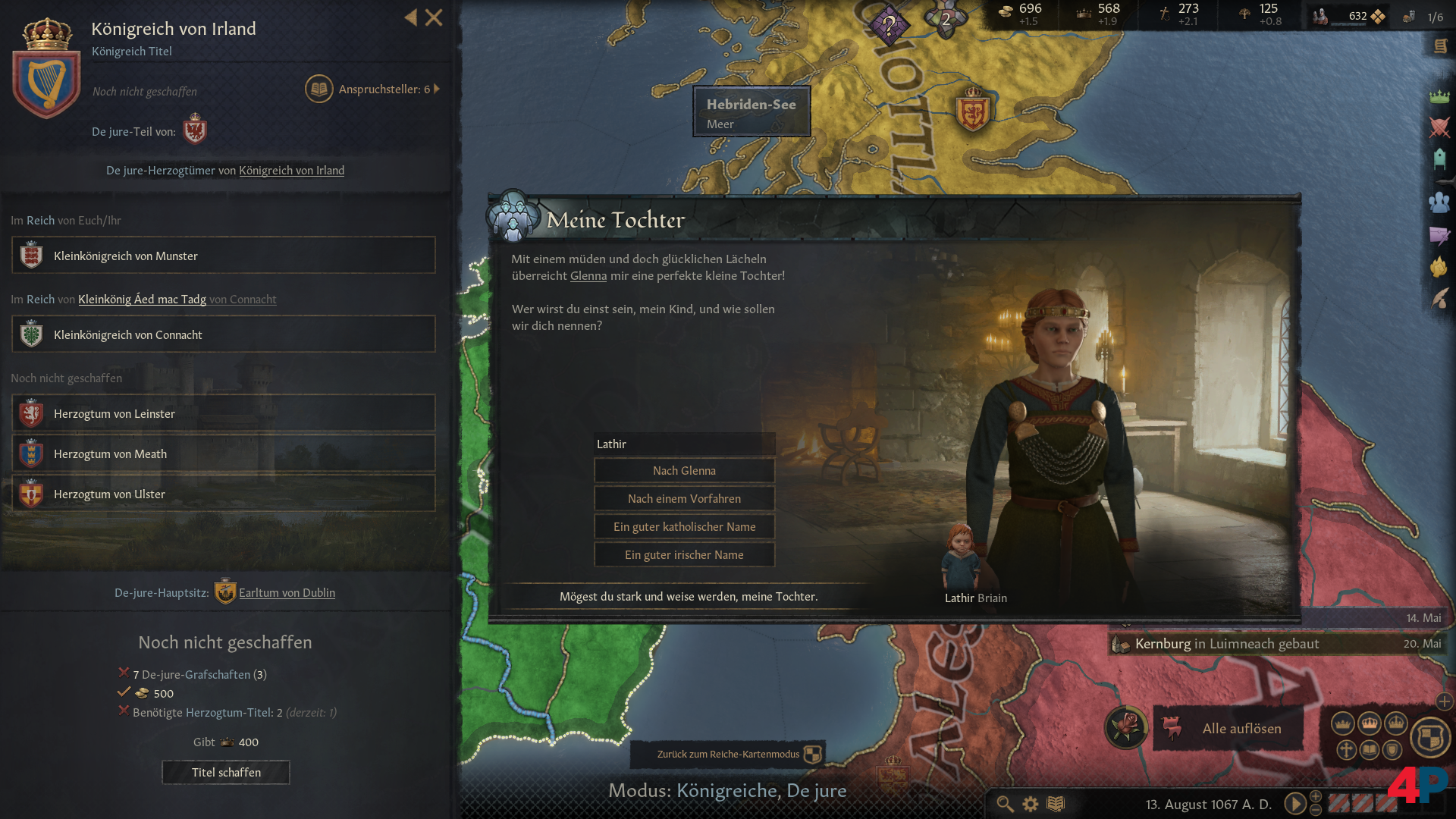Toggle game speed play button
The width and height of the screenshot is (1456, 819).
coord(1294,803)
